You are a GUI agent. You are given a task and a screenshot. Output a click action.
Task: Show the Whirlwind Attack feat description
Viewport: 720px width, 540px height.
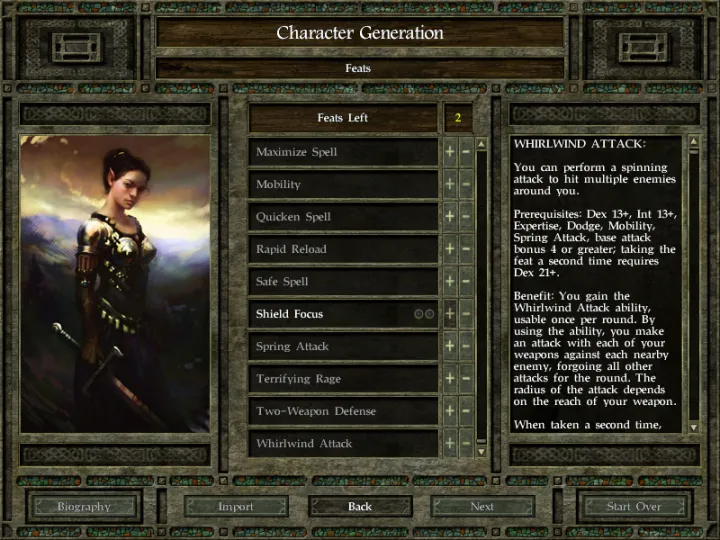click(342, 443)
